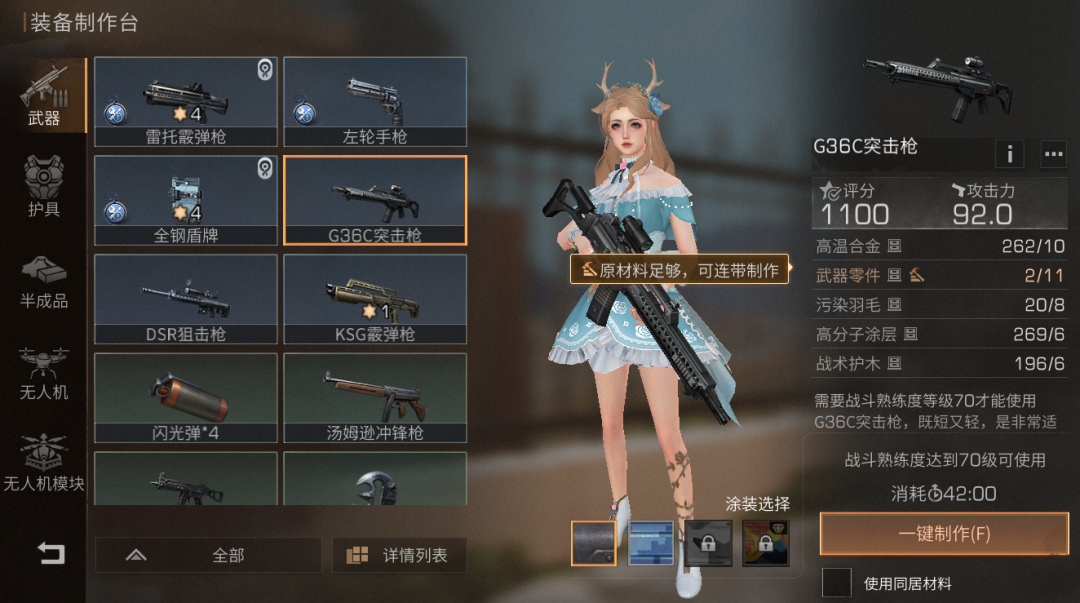Select the DSR狙击枪 sniper recipe
Viewport: 1080px width, 603px height.
click(x=186, y=299)
